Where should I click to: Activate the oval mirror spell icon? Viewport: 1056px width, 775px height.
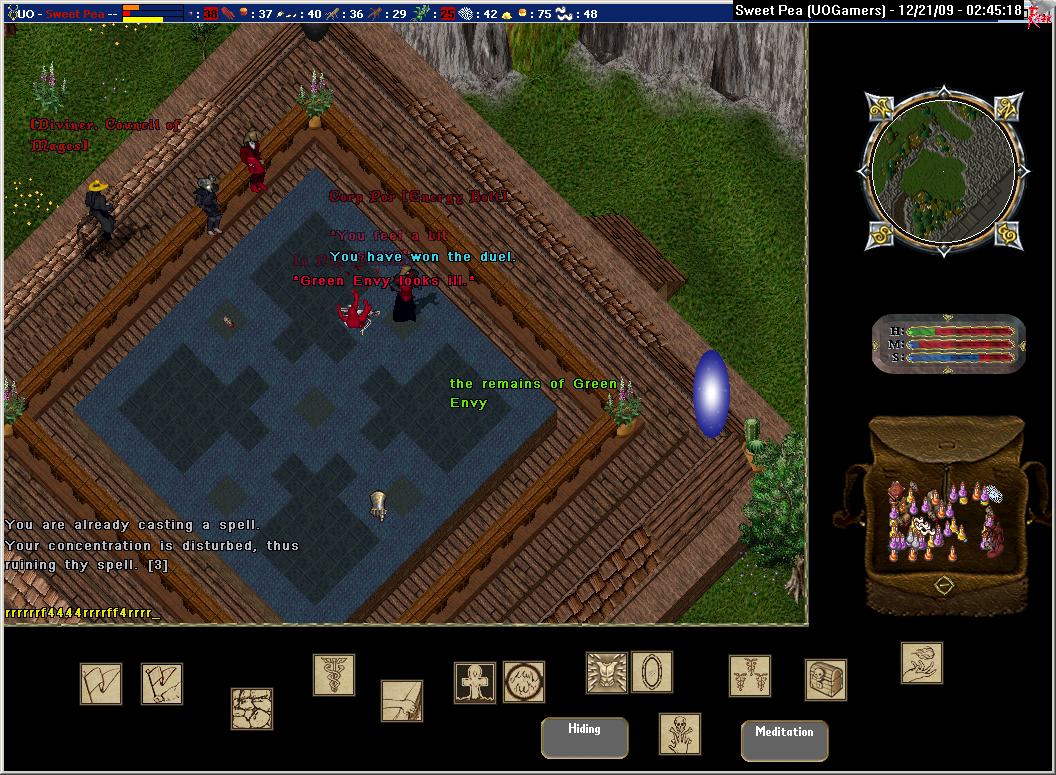[652, 672]
